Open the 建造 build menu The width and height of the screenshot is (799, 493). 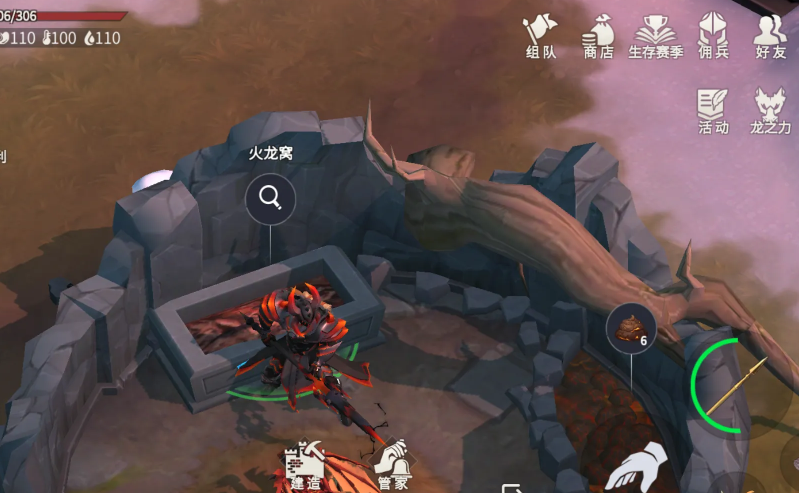pos(304,463)
